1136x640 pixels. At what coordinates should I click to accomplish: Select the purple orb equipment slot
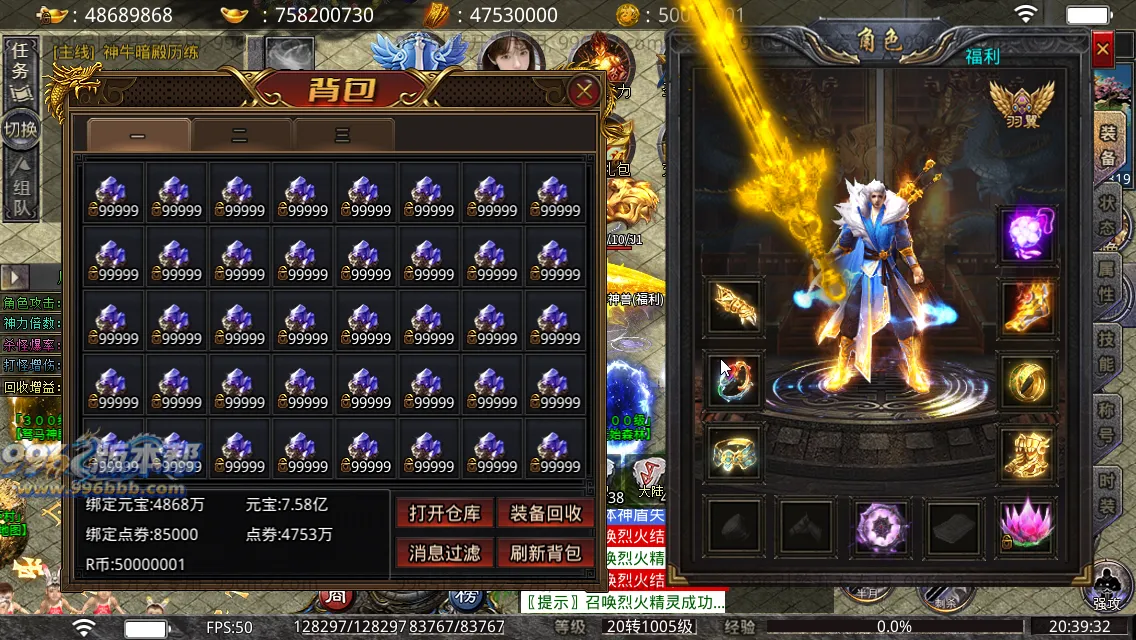click(1027, 235)
